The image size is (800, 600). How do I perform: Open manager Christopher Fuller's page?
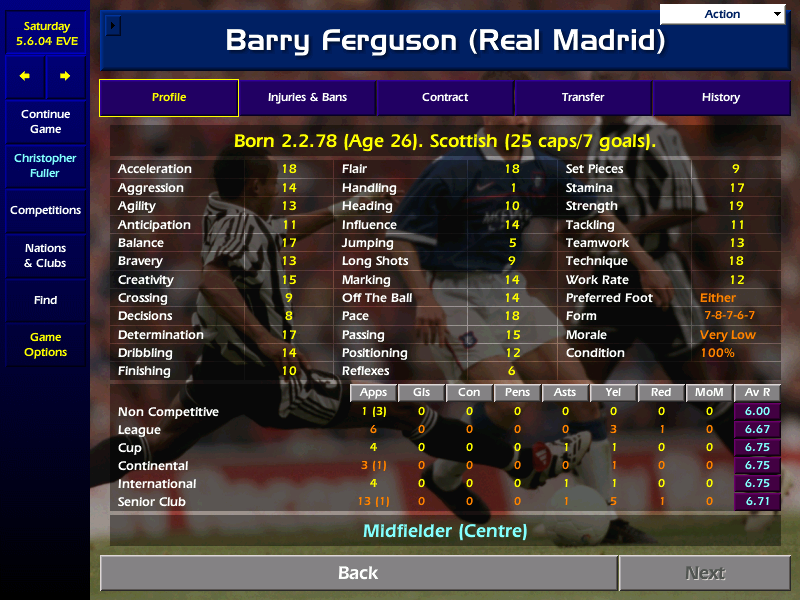pyautogui.click(x=45, y=166)
